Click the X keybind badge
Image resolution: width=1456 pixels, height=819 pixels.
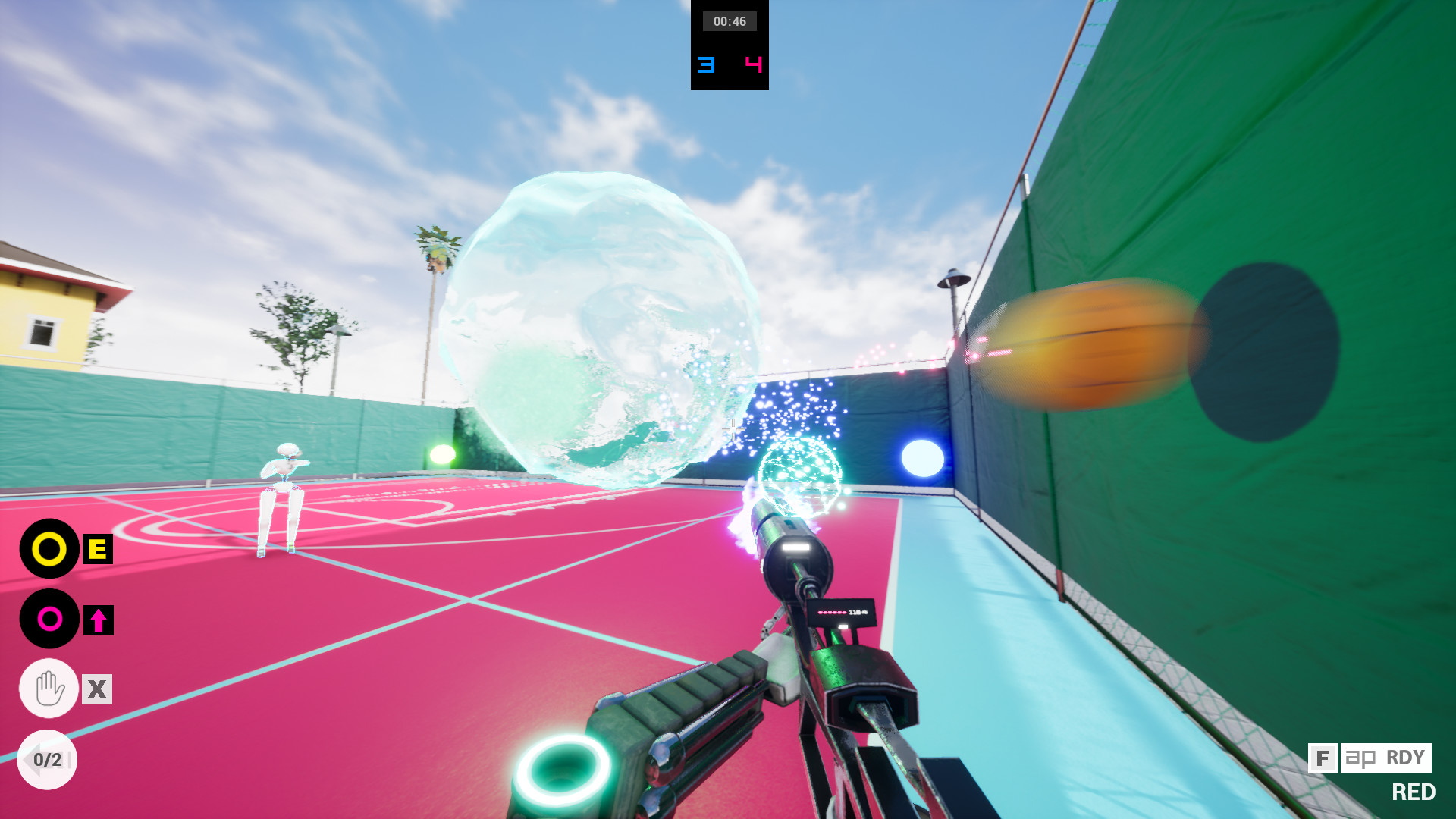click(x=96, y=689)
